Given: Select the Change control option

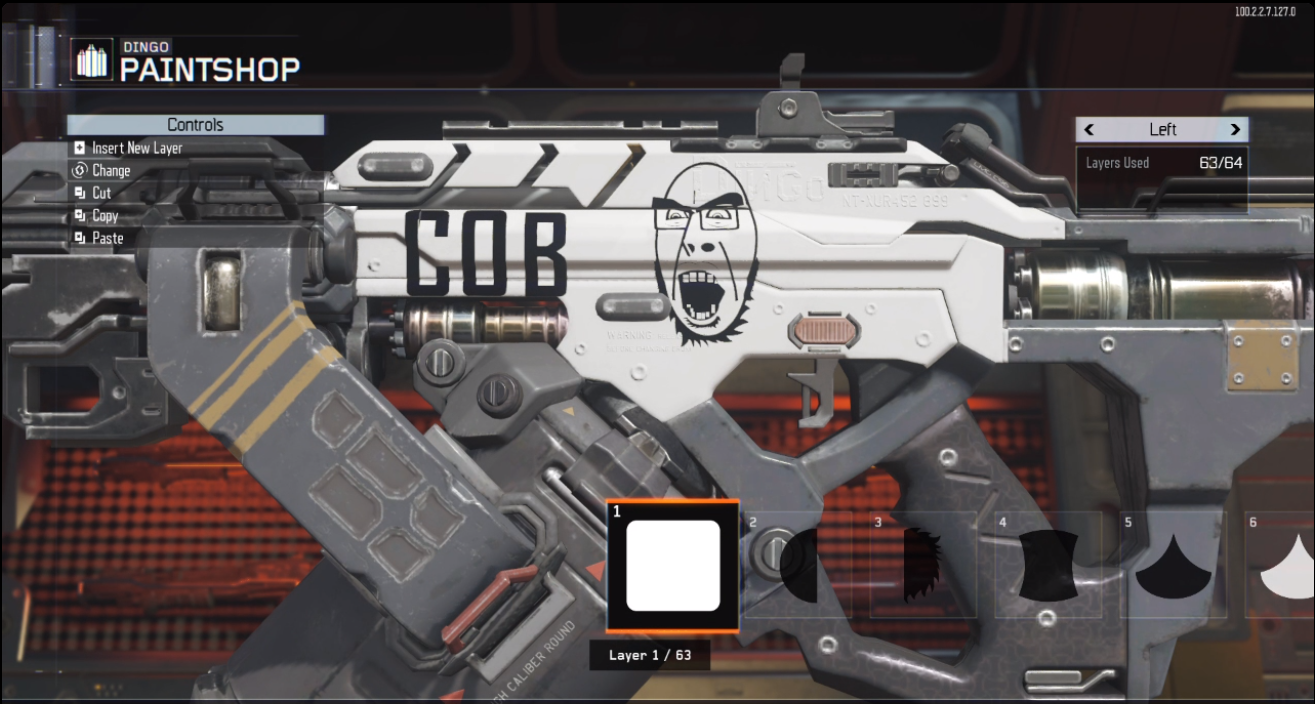Looking at the screenshot, I should pos(110,171).
